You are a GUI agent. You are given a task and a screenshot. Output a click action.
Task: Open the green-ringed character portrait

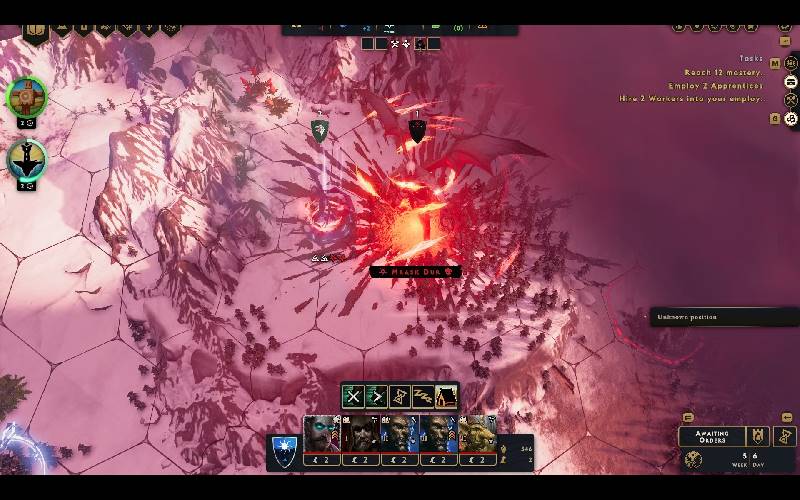[x=27, y=97]
